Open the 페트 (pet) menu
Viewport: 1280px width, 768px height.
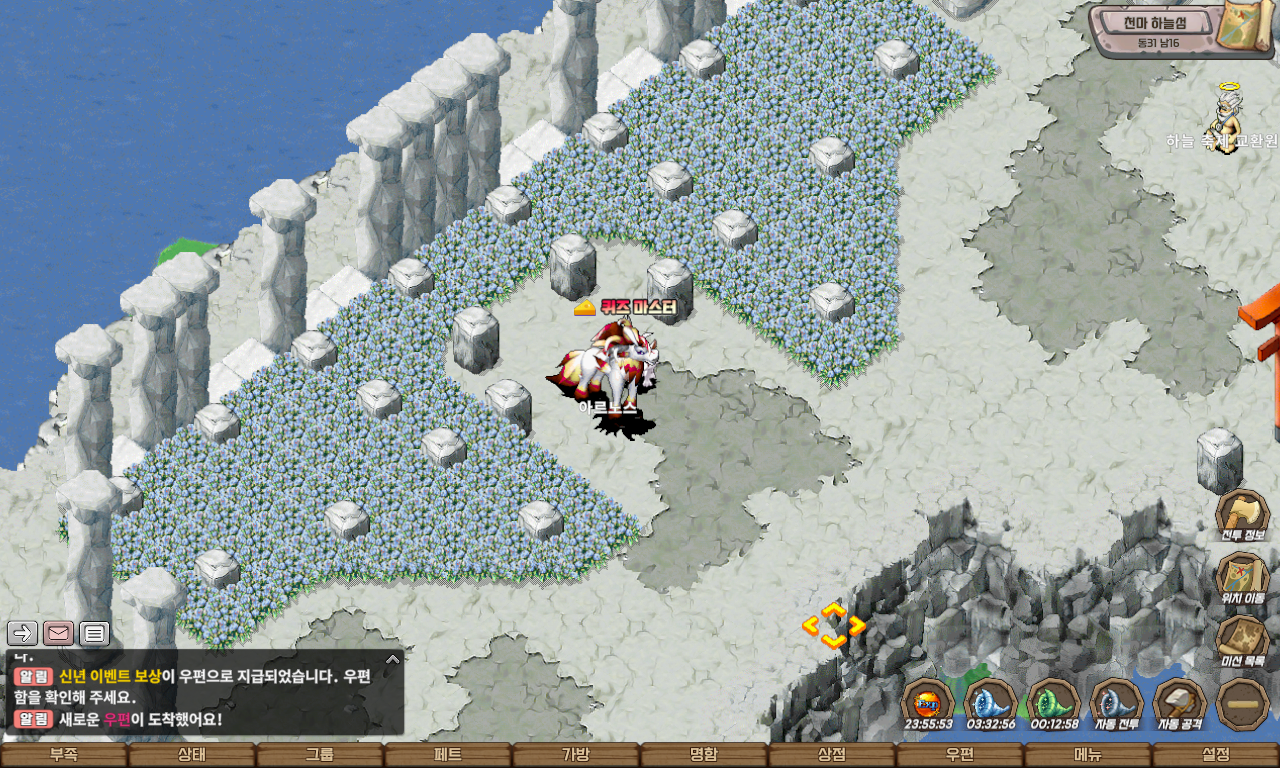[x=448, y=755]
